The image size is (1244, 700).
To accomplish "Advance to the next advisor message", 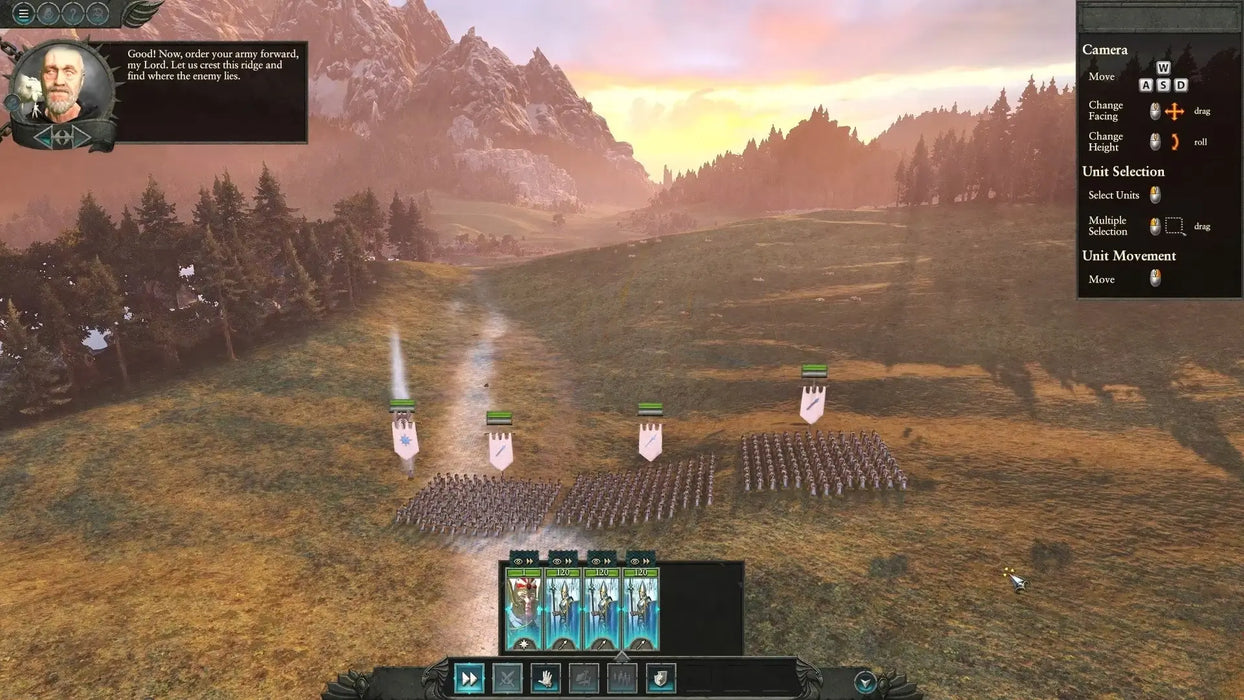I will click(82, 135).
